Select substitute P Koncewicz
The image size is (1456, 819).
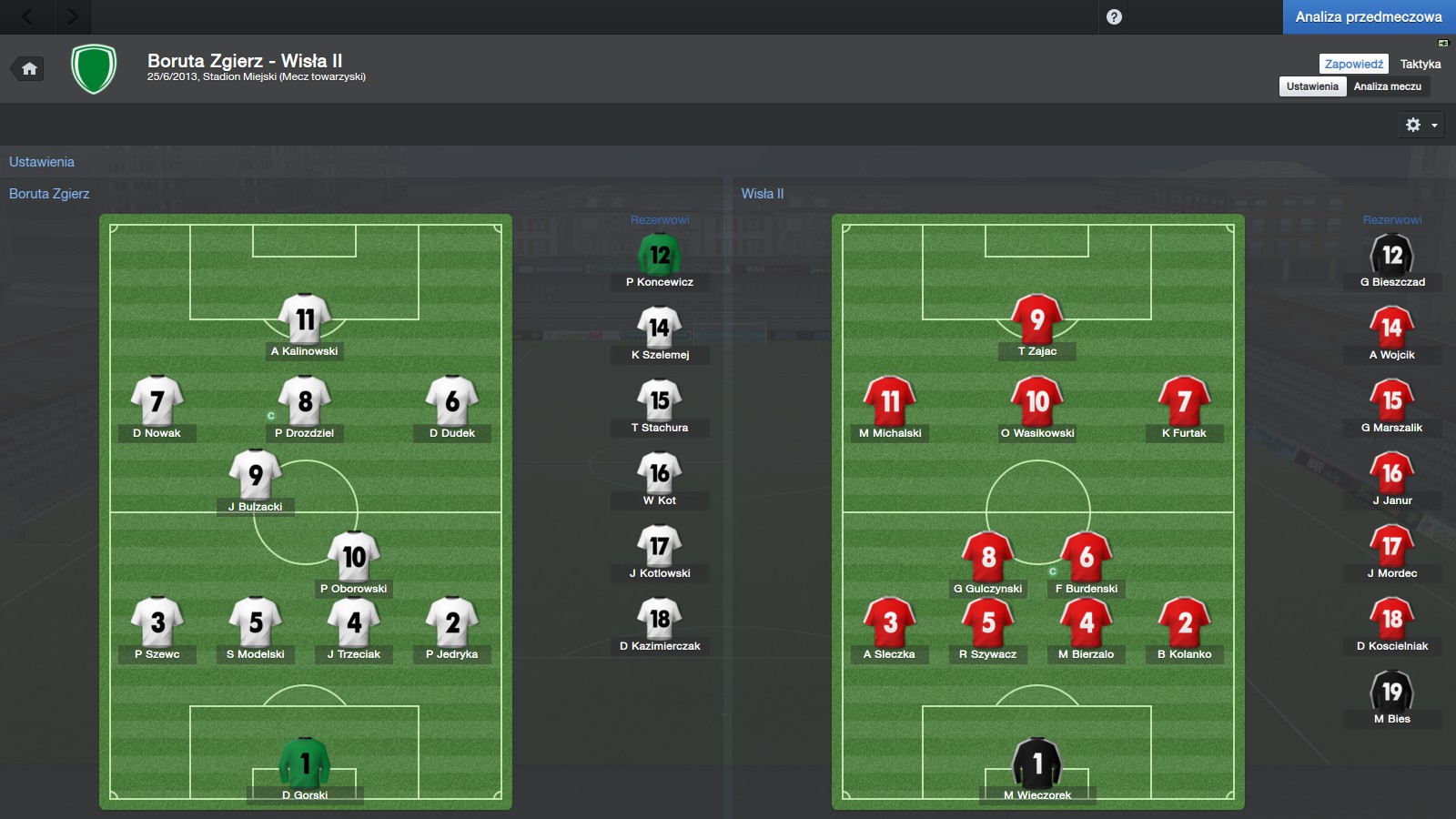pyautogui.click(x=660, y=257)
